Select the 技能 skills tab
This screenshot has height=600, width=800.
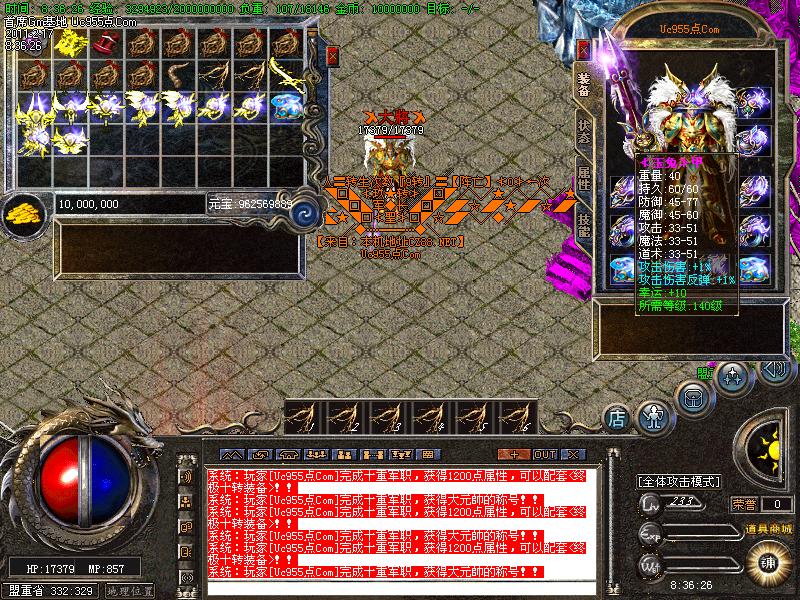[x=583, y=224]
